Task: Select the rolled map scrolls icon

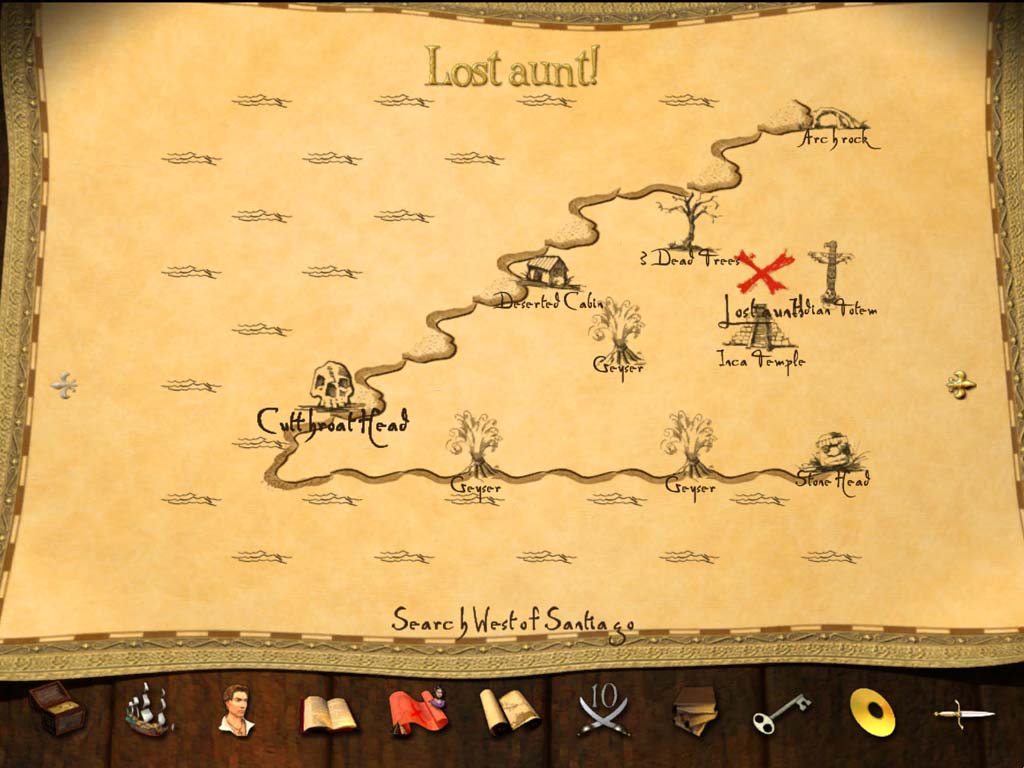Action: click(x=509, y=712)
